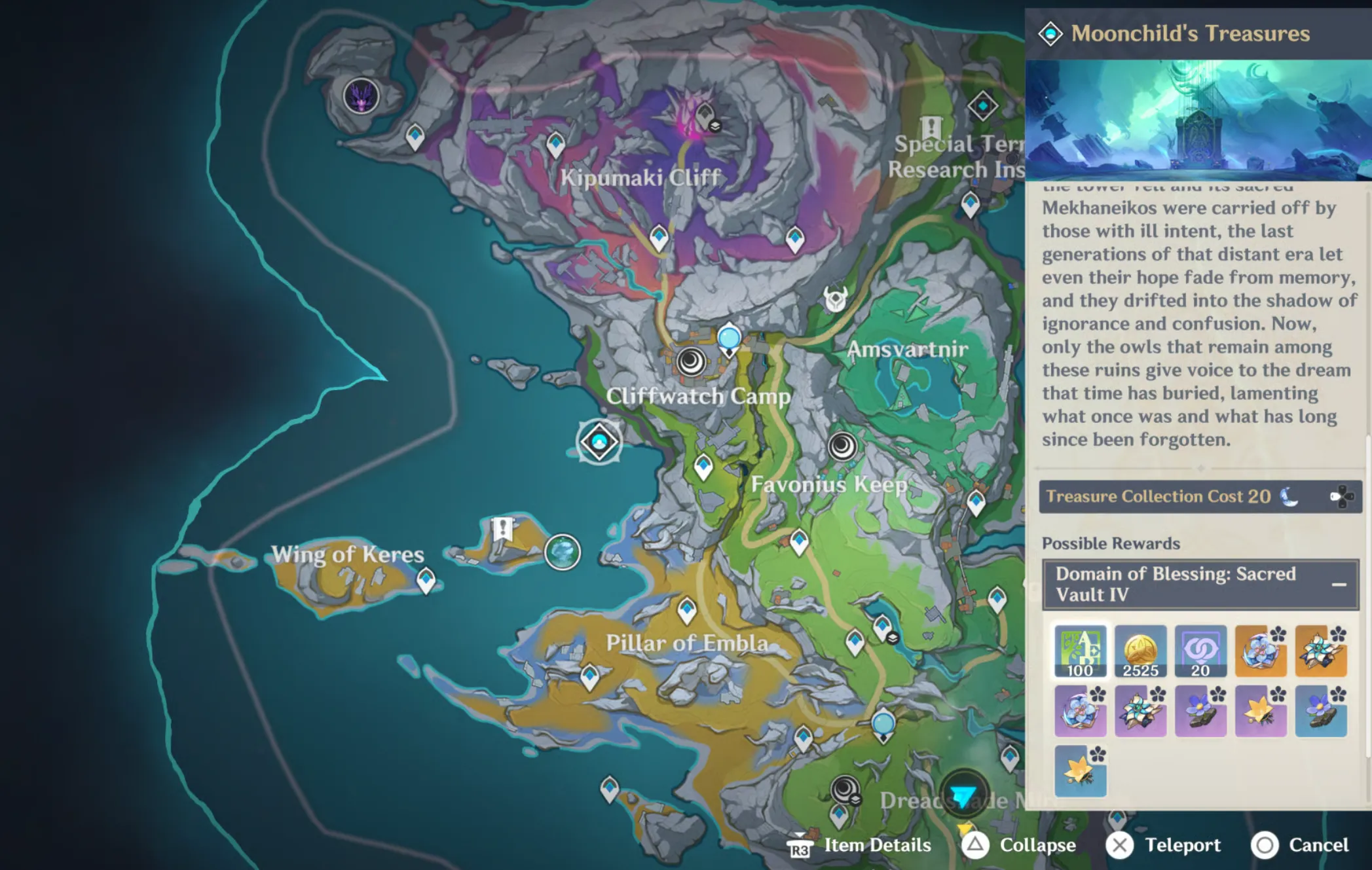1372x870 pixels.
Task: Inspect the Companionship EXP 20 reward
Action: [x=1200, y=651]
